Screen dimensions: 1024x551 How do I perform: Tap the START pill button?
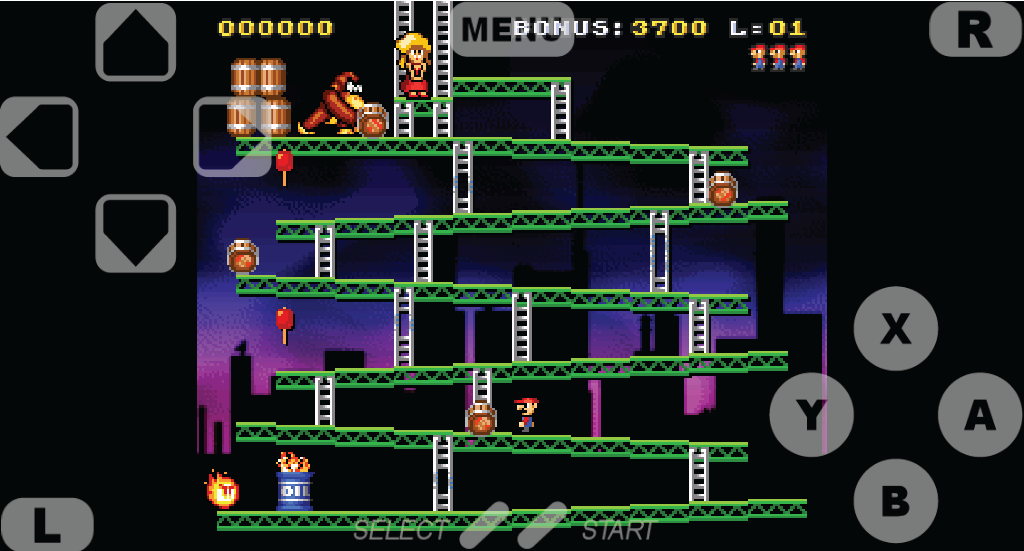click(543, 525)
